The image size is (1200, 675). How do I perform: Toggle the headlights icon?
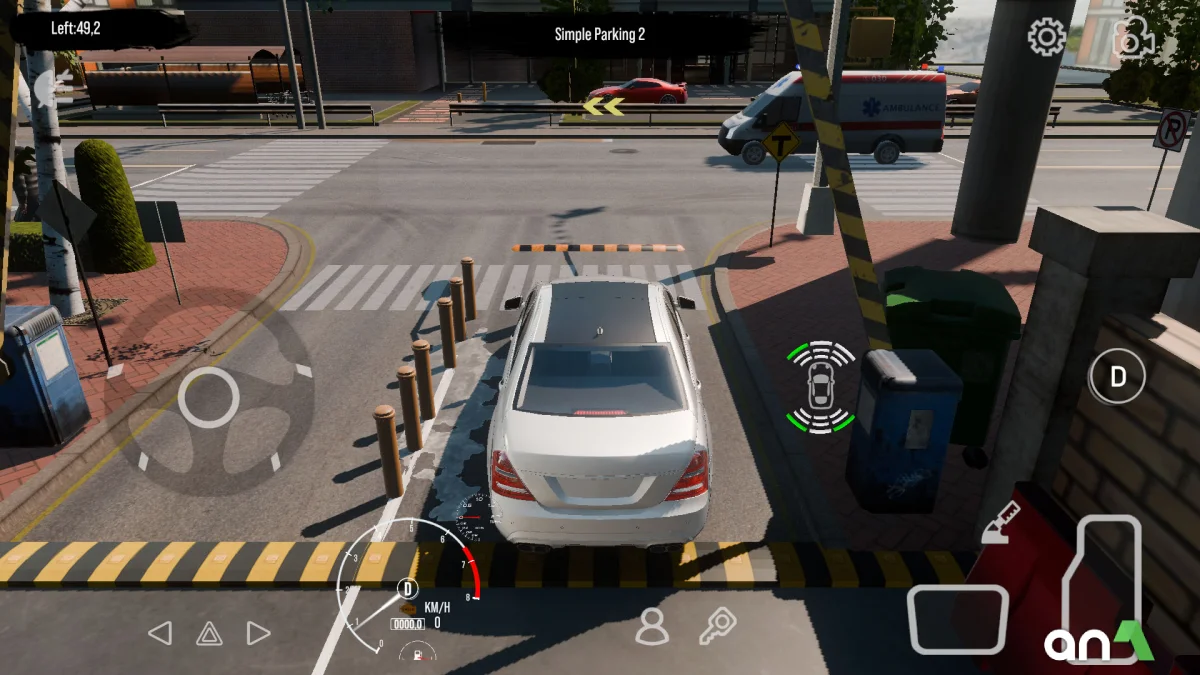(52, 88)
